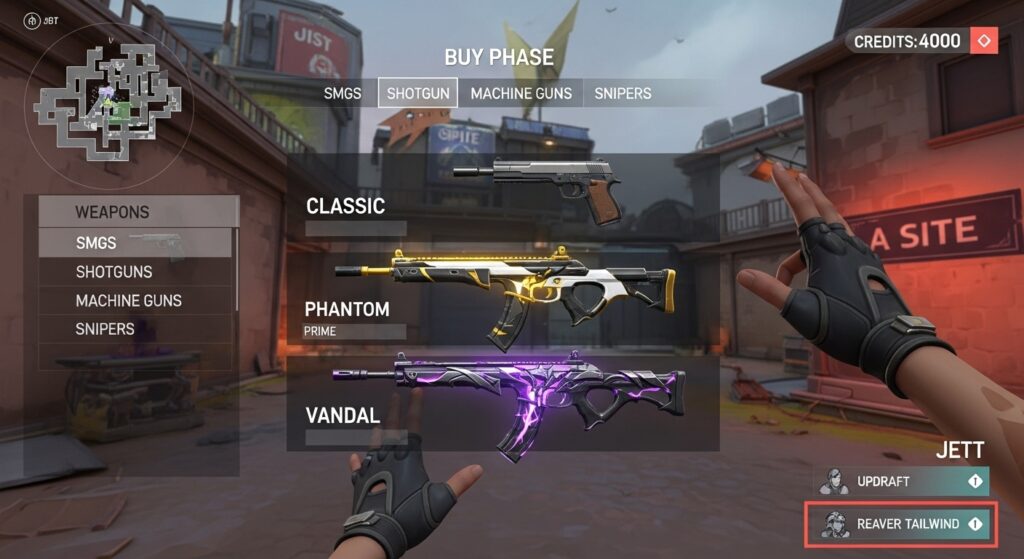Show the SNIPERS tab under Buy Phase
Image resolution: width=1024 pixels, height=559 pixels.
[x=622, y=93]
